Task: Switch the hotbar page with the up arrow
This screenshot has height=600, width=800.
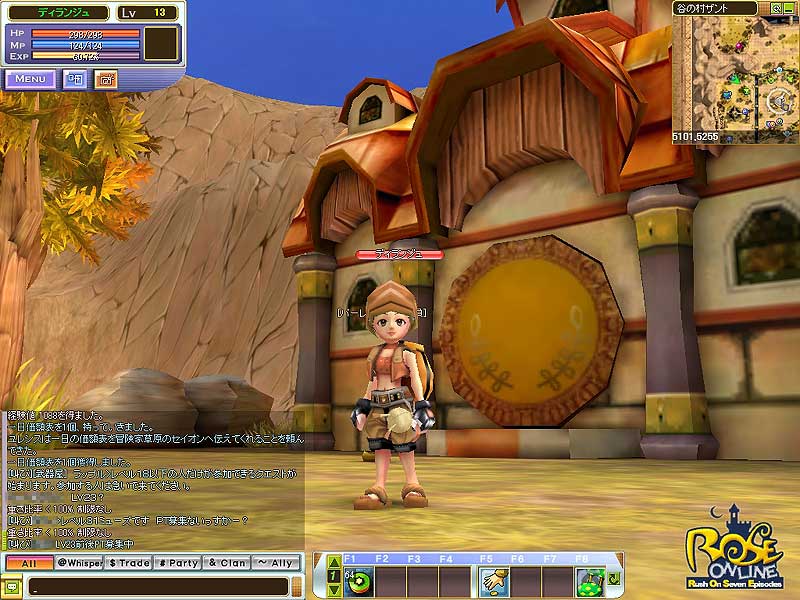Action: click(x=334, y=564)
